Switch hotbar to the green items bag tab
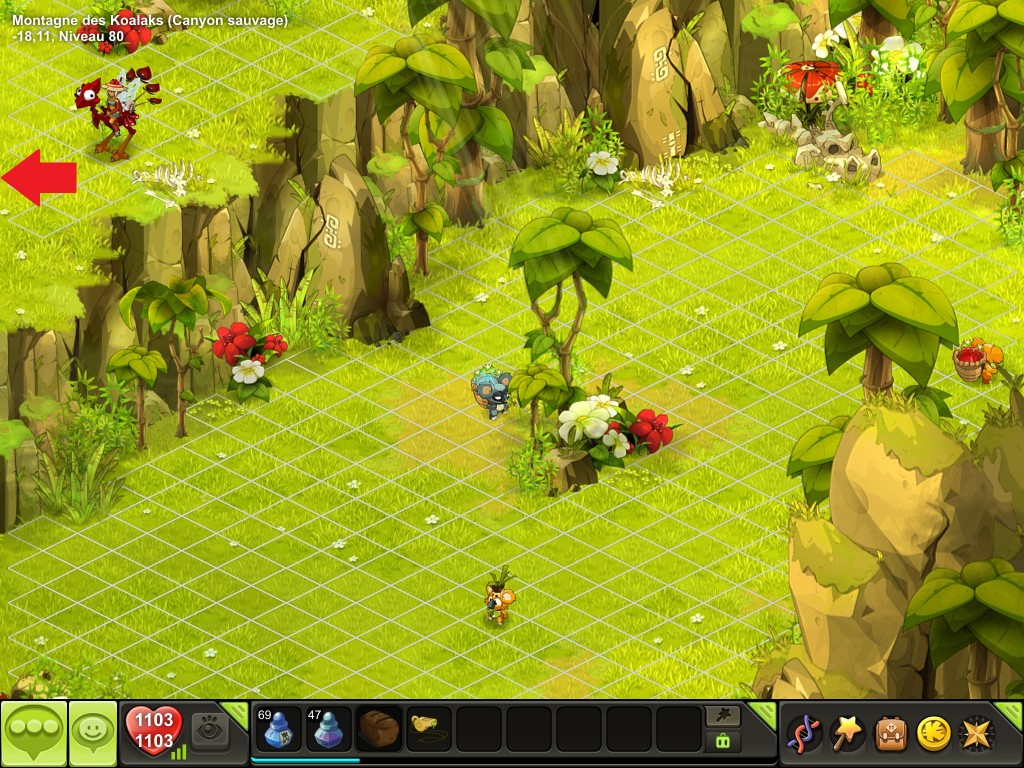 click(723, 741)
